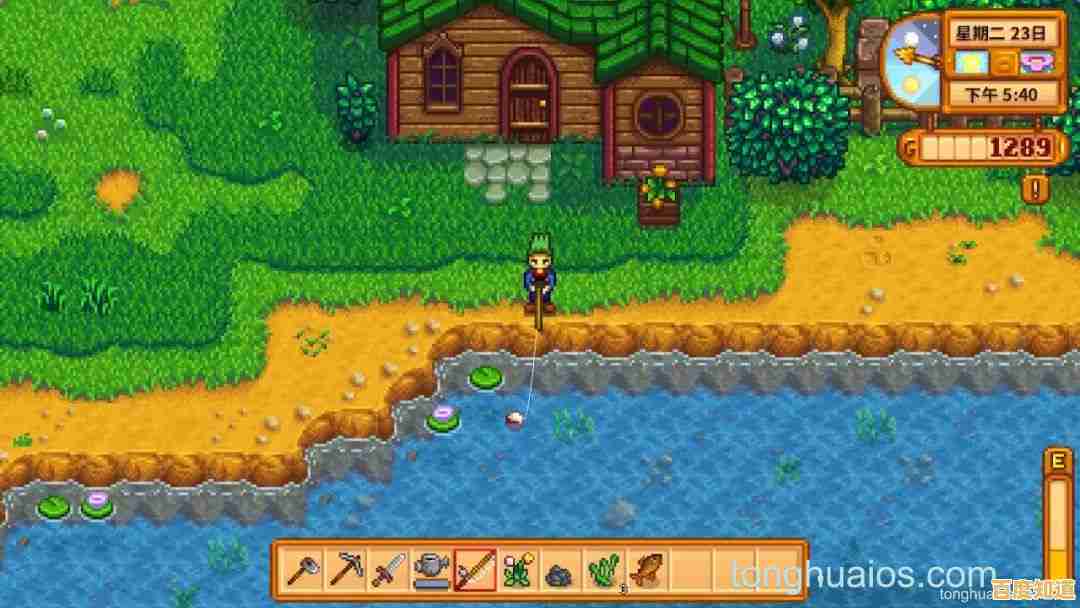Select the hoe in the toolbar
The height and width of the screenshot is (608, 1080).
[x=302, y=571]
